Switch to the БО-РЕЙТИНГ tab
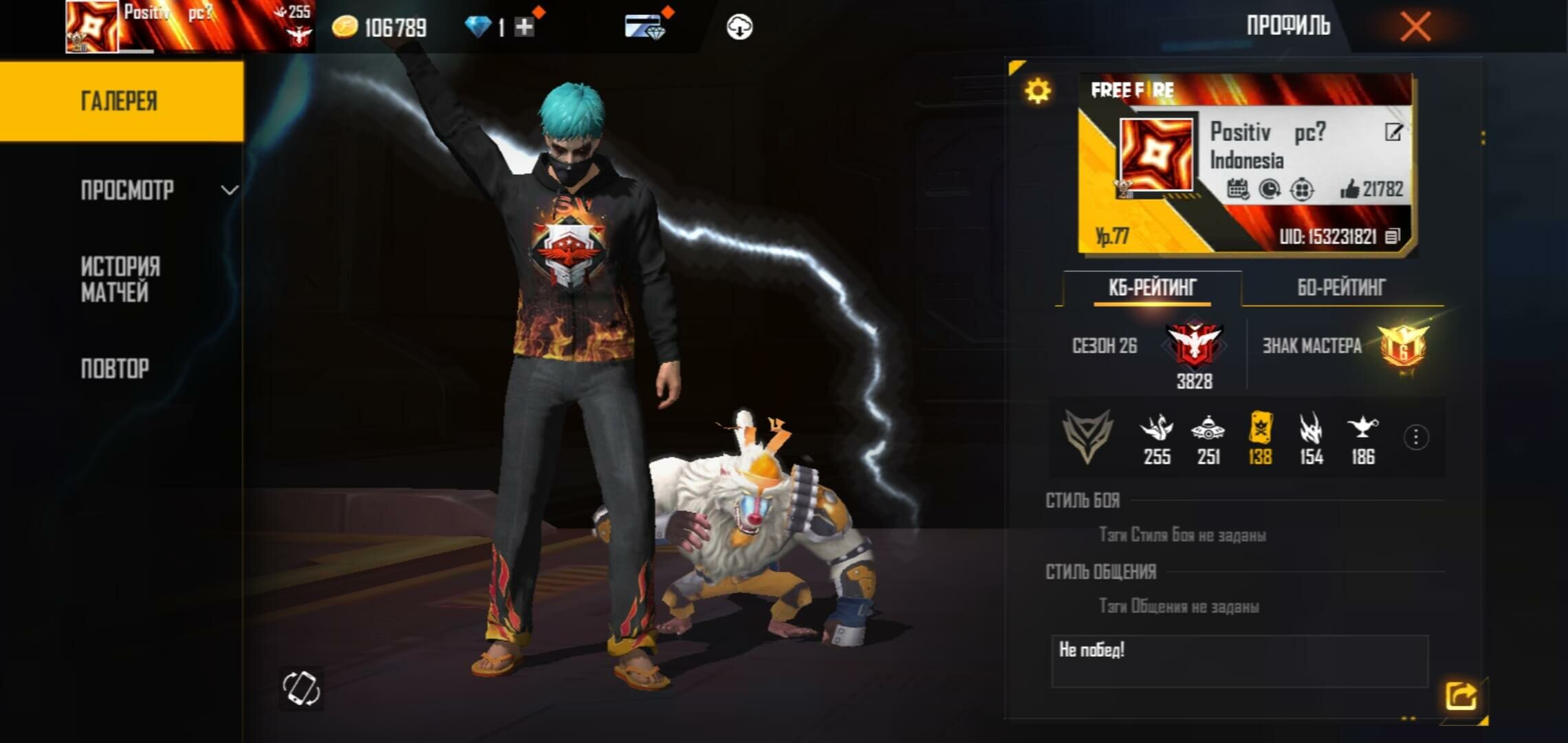 pyautogui.click(x=1341, y=288)
